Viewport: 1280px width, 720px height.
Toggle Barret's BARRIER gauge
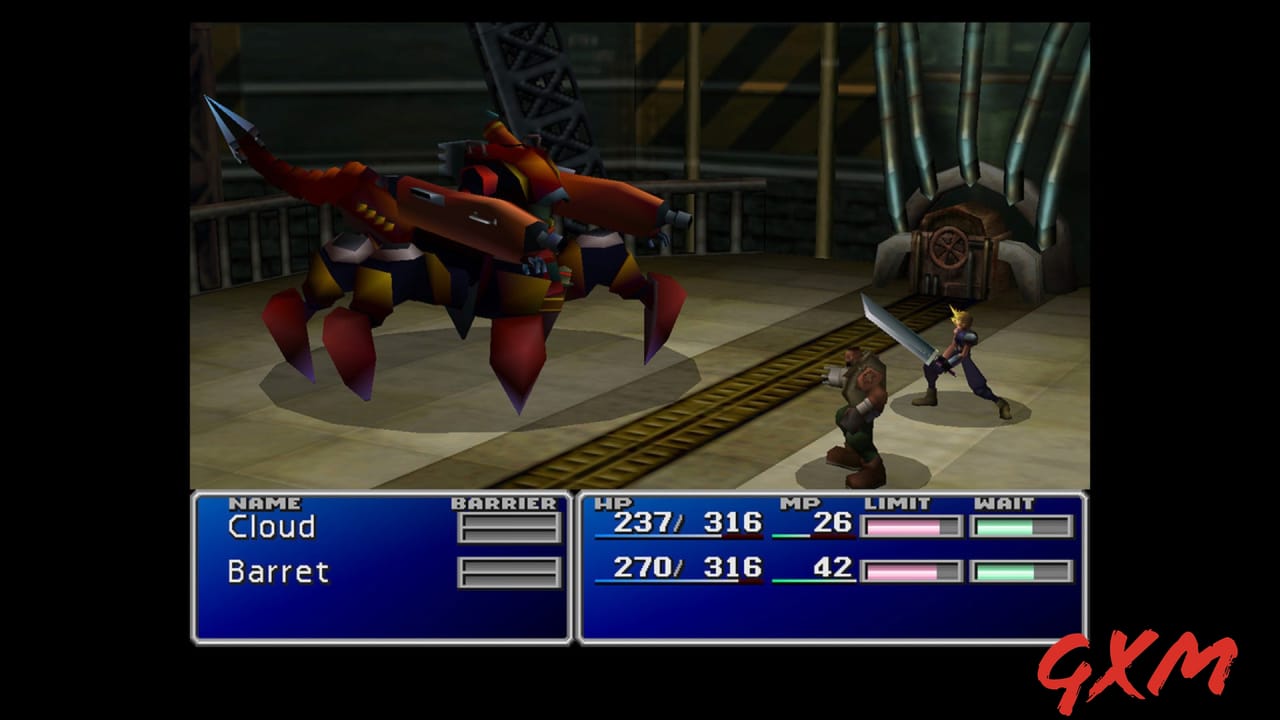pyautogui.click(x=508, y=573)
